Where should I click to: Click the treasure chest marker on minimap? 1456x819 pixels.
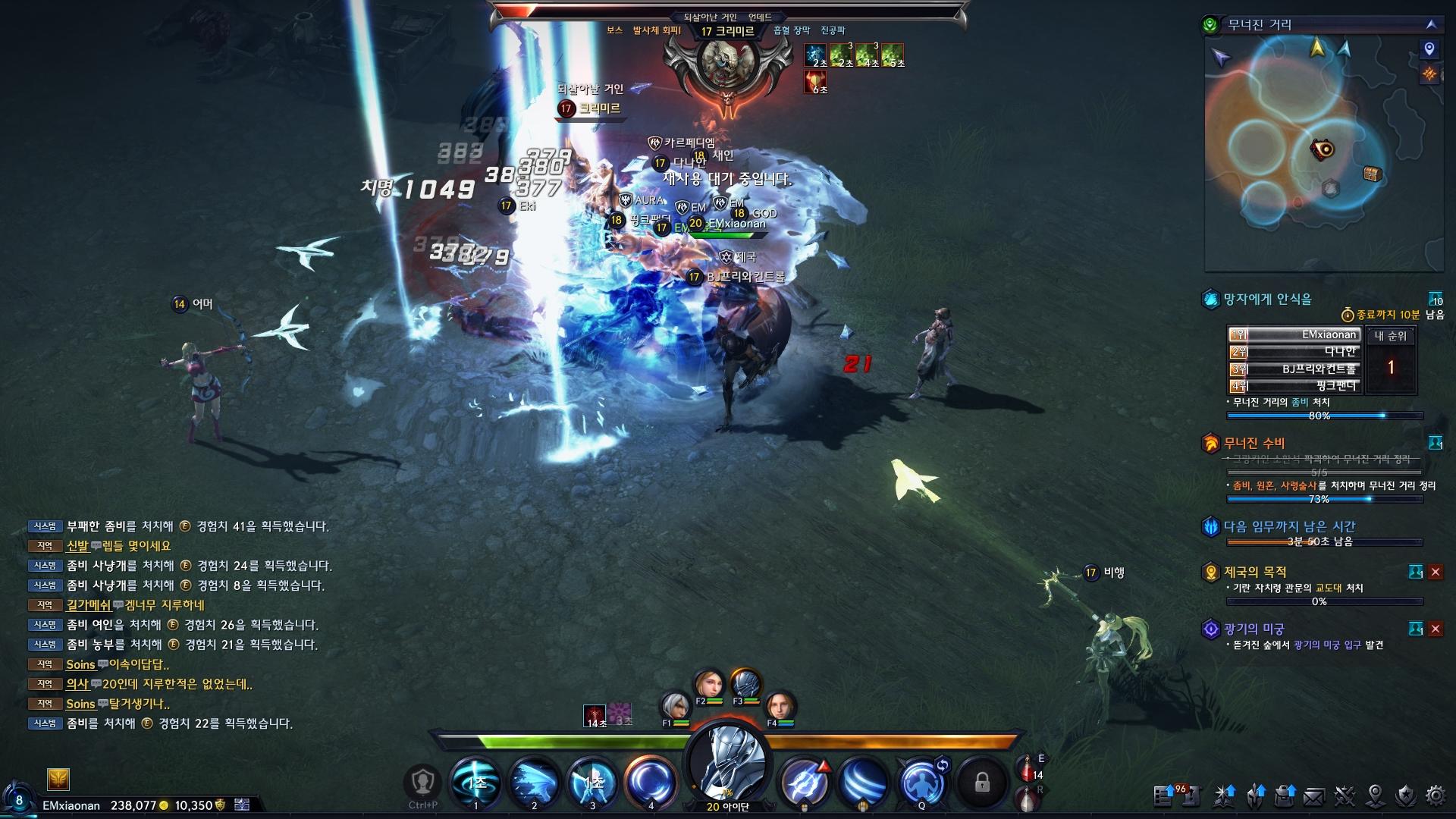[x=1372, y=174]
